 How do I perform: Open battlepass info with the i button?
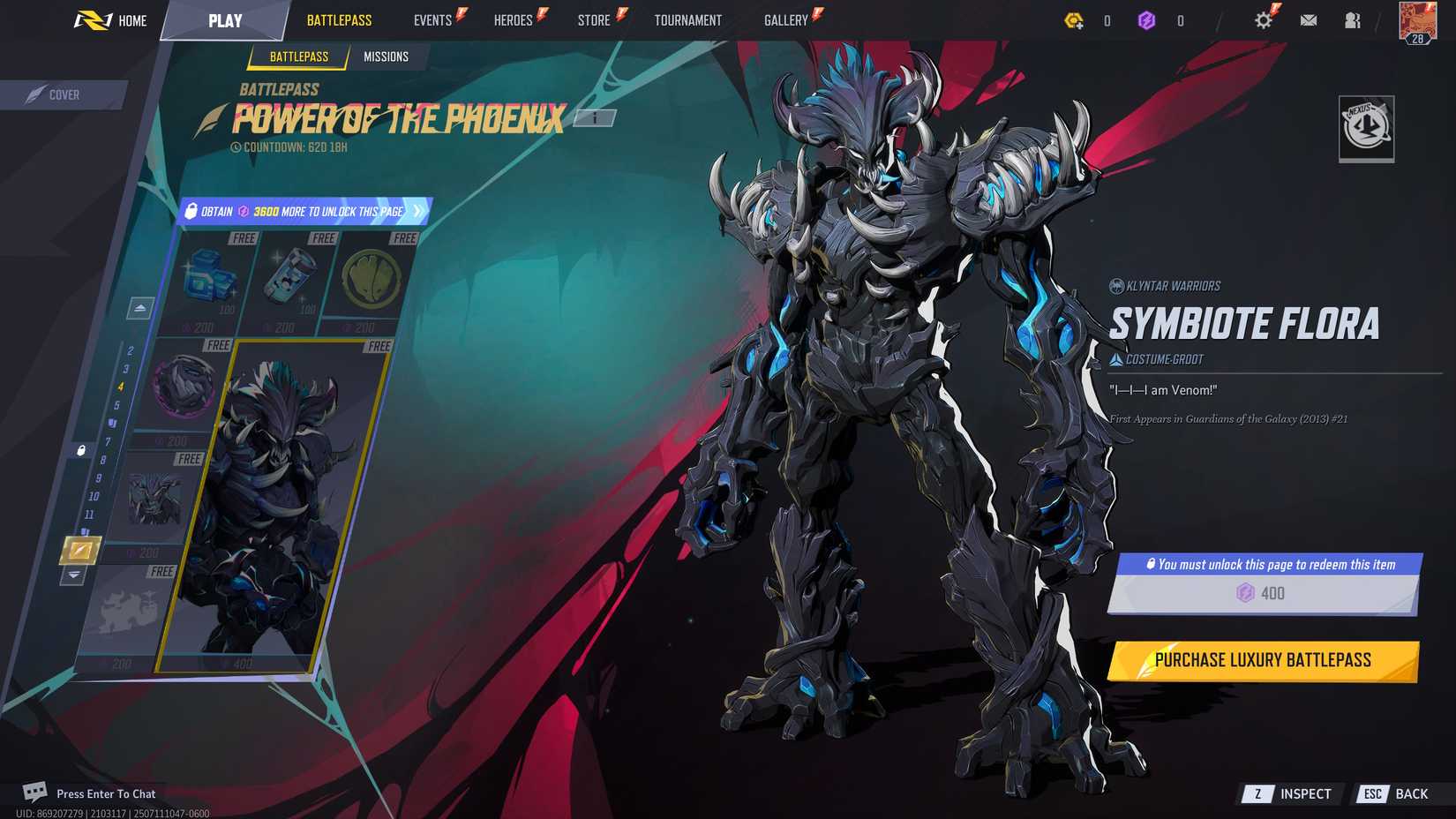[597, 116]
